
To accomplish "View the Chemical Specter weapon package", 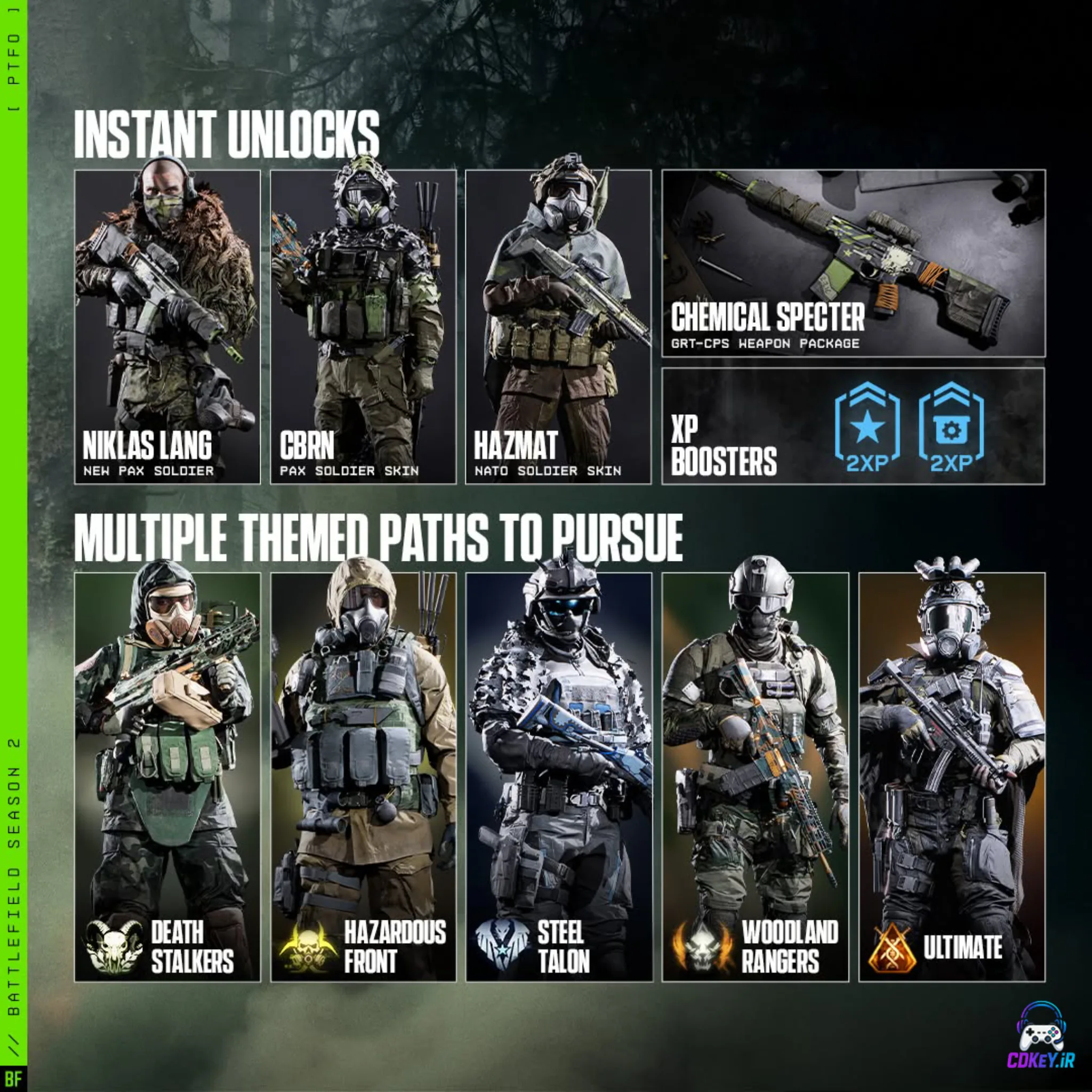I will click(854, 263).
